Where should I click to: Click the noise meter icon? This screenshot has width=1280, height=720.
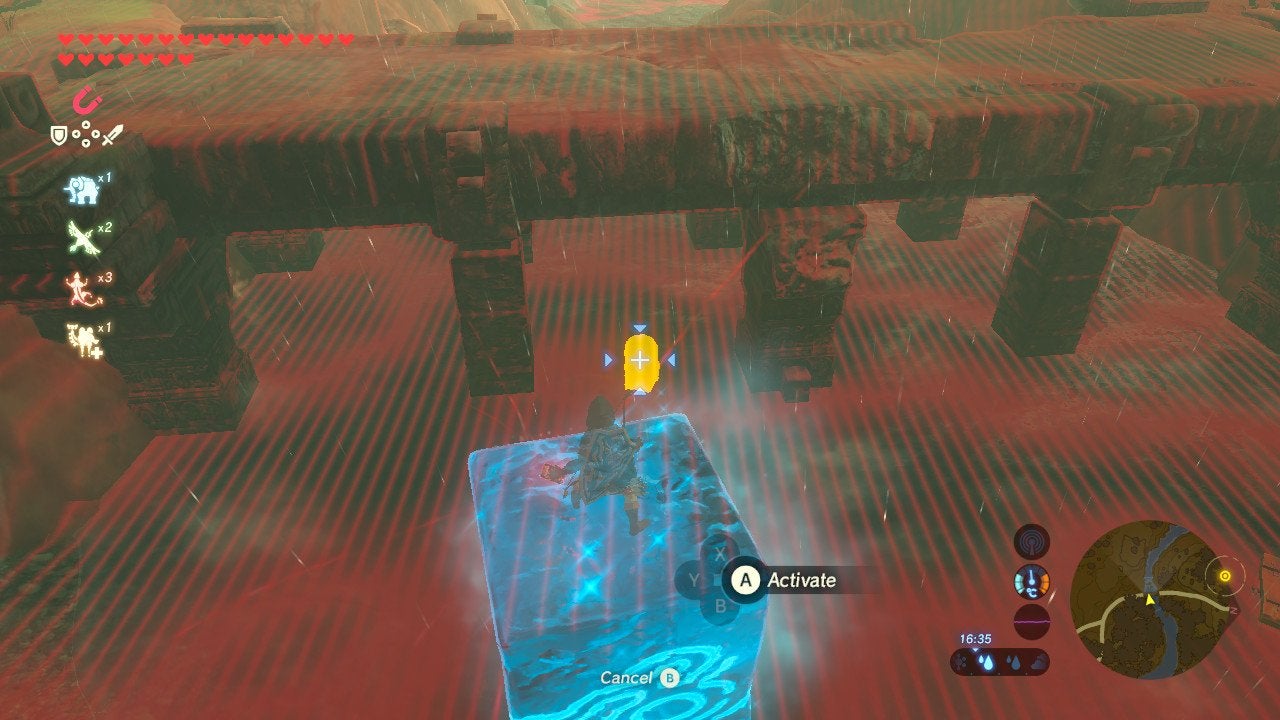pyautogui.click(x=1031, y=621)
